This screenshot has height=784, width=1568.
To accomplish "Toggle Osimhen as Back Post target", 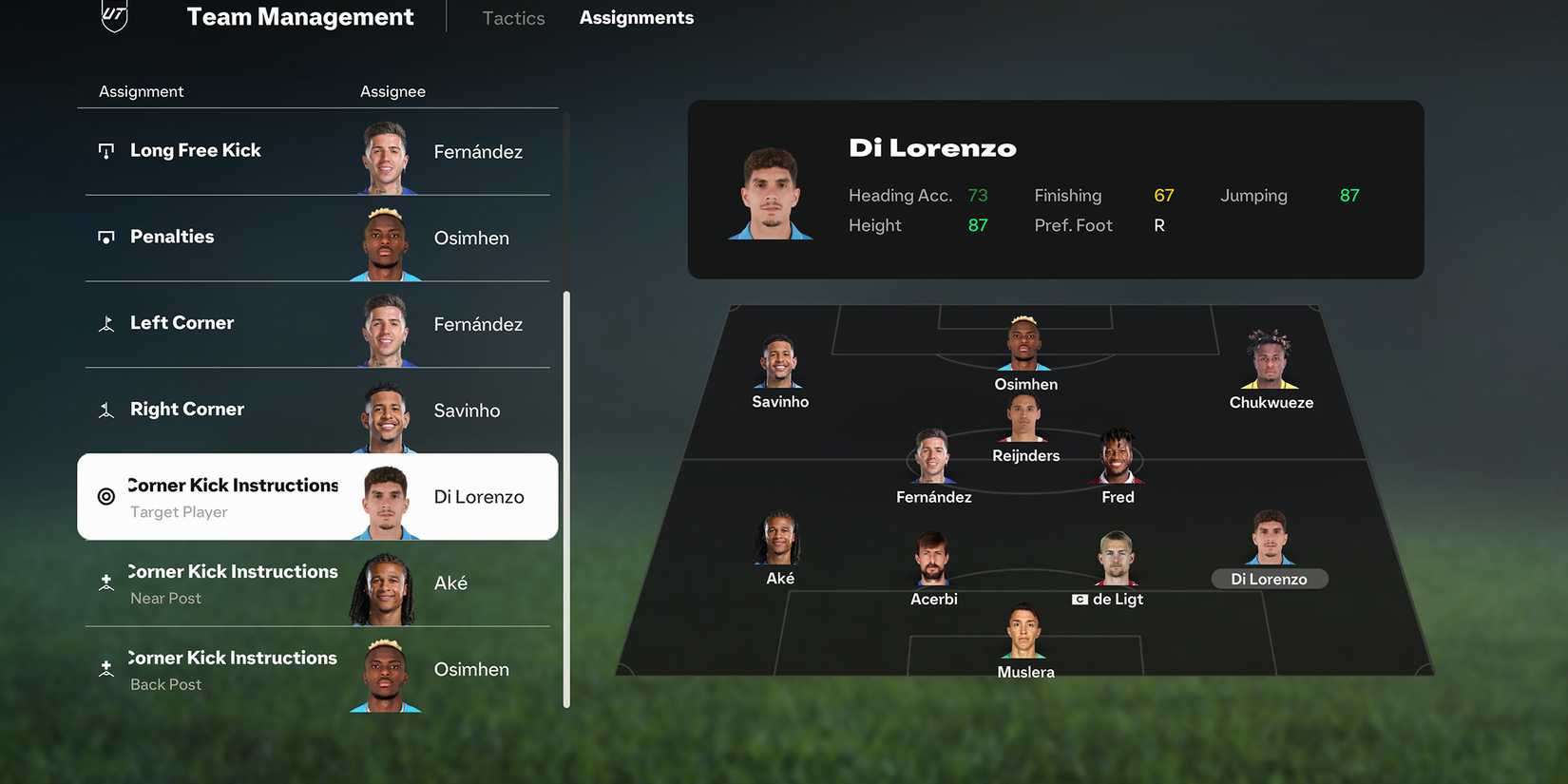I will (x=317, y=669).
